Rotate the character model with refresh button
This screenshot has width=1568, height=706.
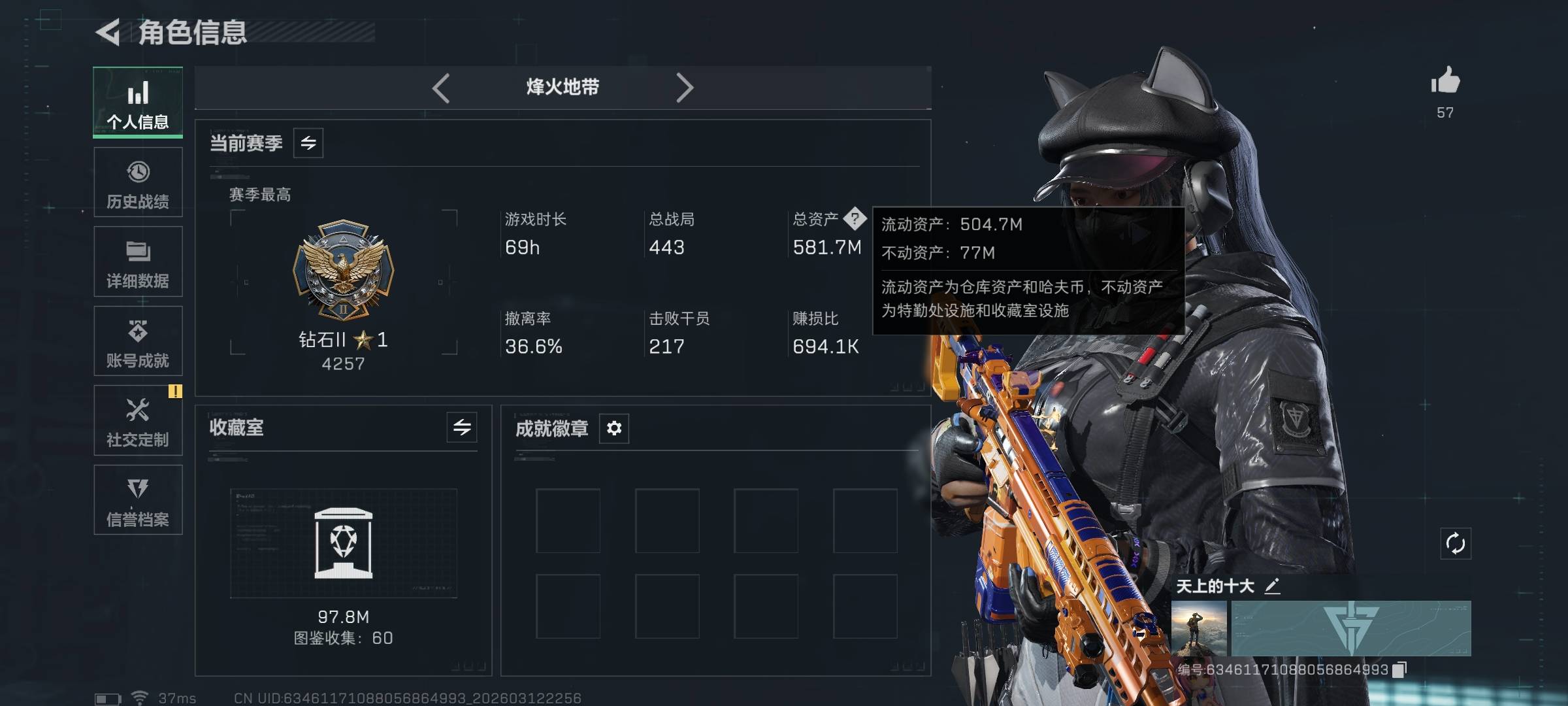pyautogui.click(x=1456, y=543)
